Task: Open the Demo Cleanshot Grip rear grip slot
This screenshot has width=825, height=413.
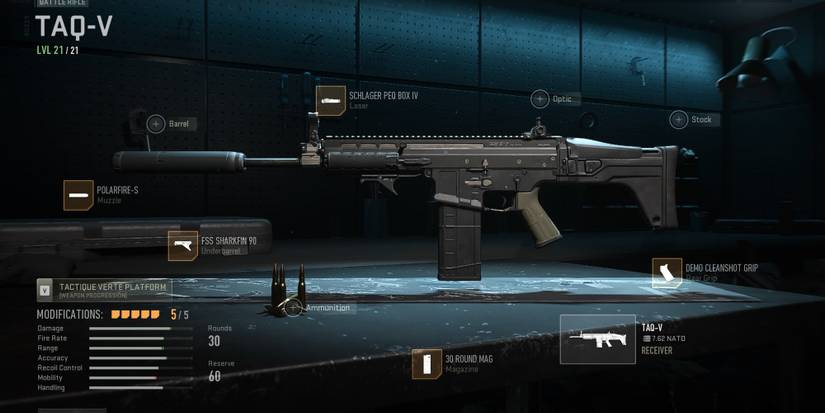Action: 667,274
